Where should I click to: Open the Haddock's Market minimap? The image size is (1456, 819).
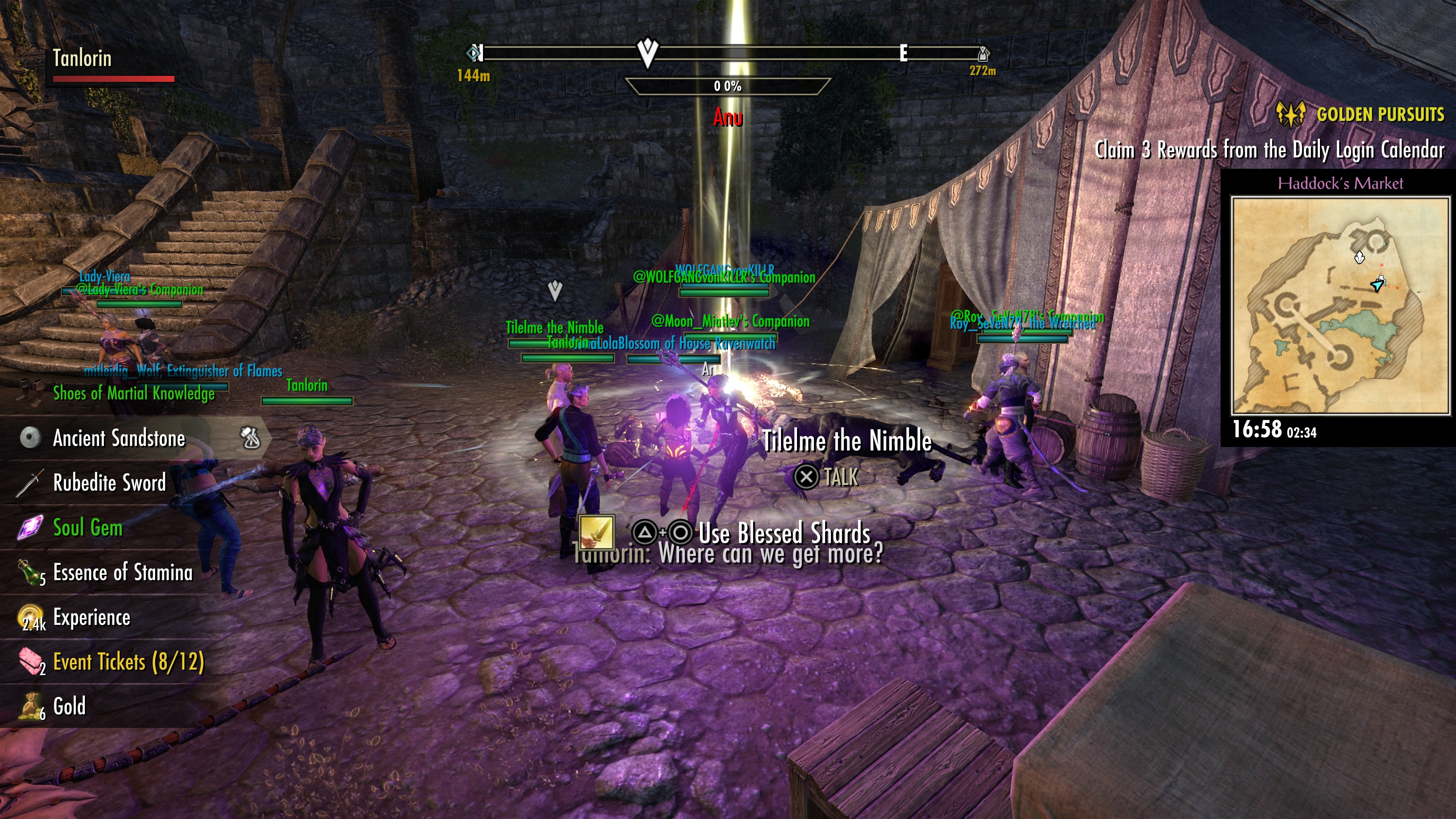1340,306
